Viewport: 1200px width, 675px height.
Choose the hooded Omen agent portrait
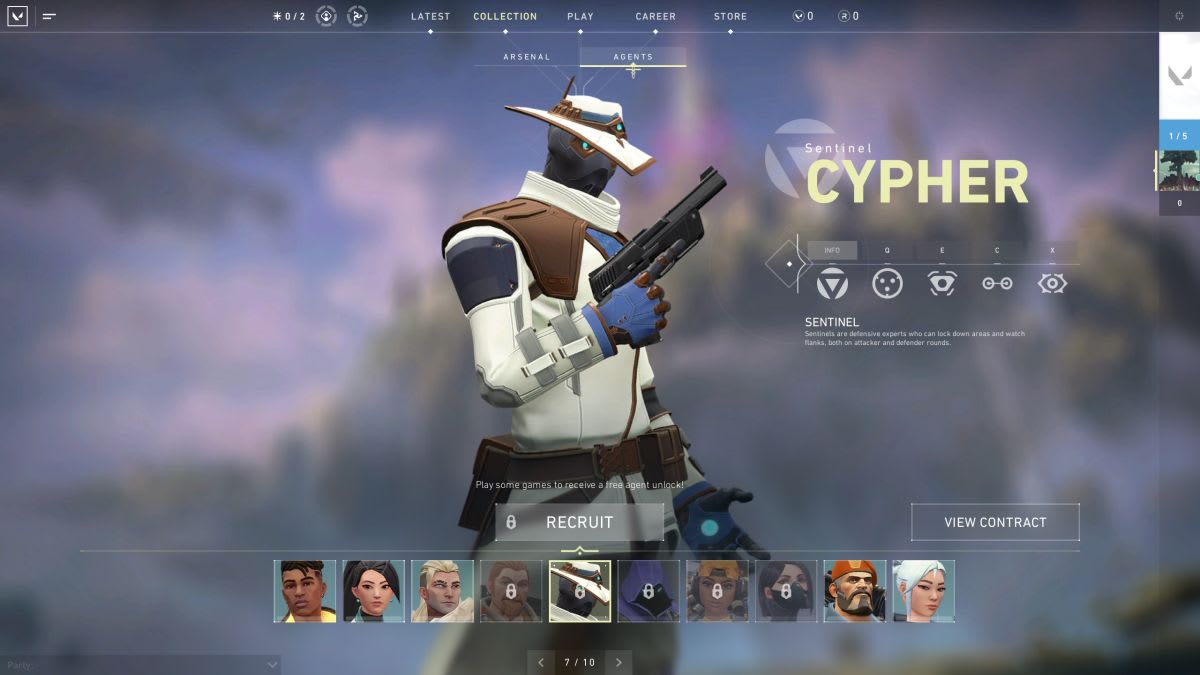tap(648, 591)
